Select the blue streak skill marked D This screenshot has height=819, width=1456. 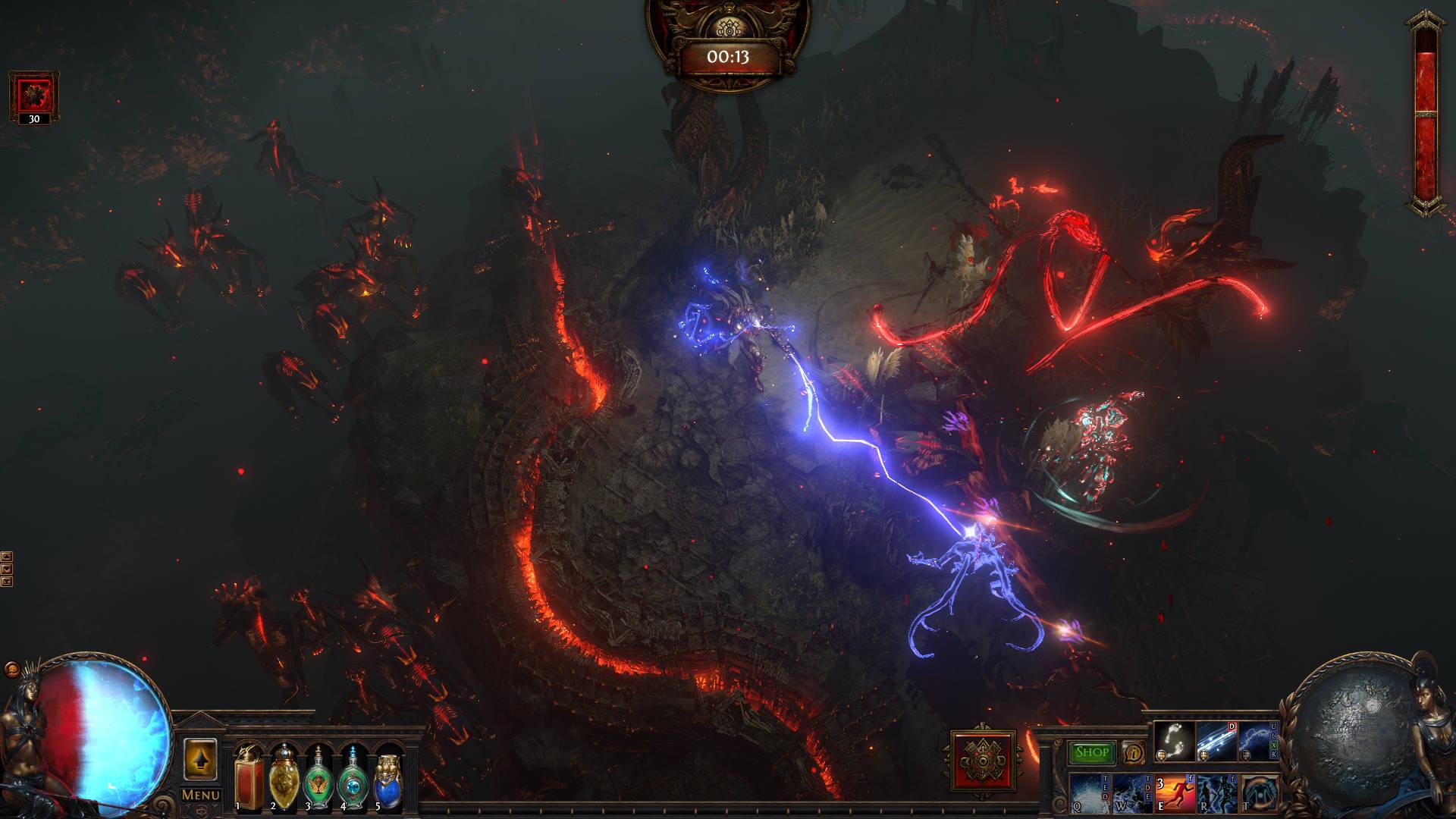coord(1216,742)
